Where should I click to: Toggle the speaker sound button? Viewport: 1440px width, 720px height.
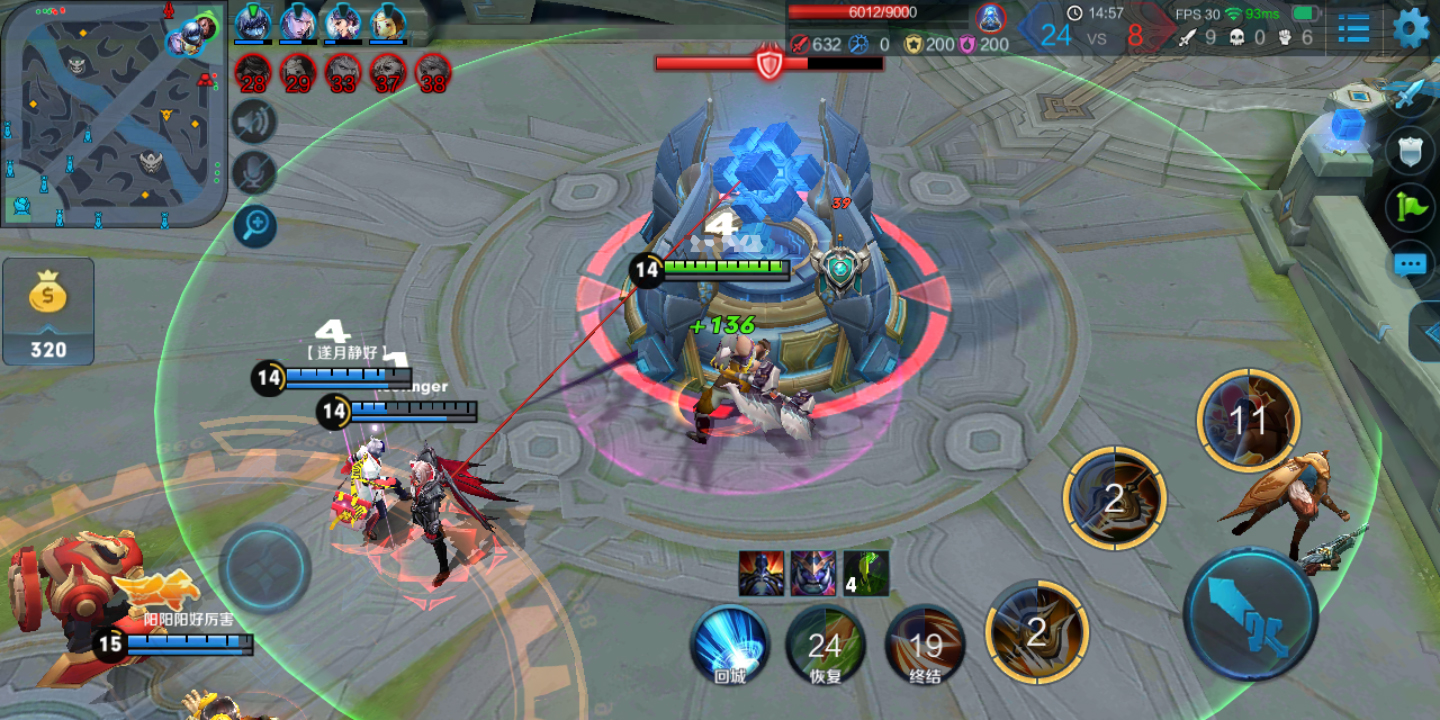[254, 123]
